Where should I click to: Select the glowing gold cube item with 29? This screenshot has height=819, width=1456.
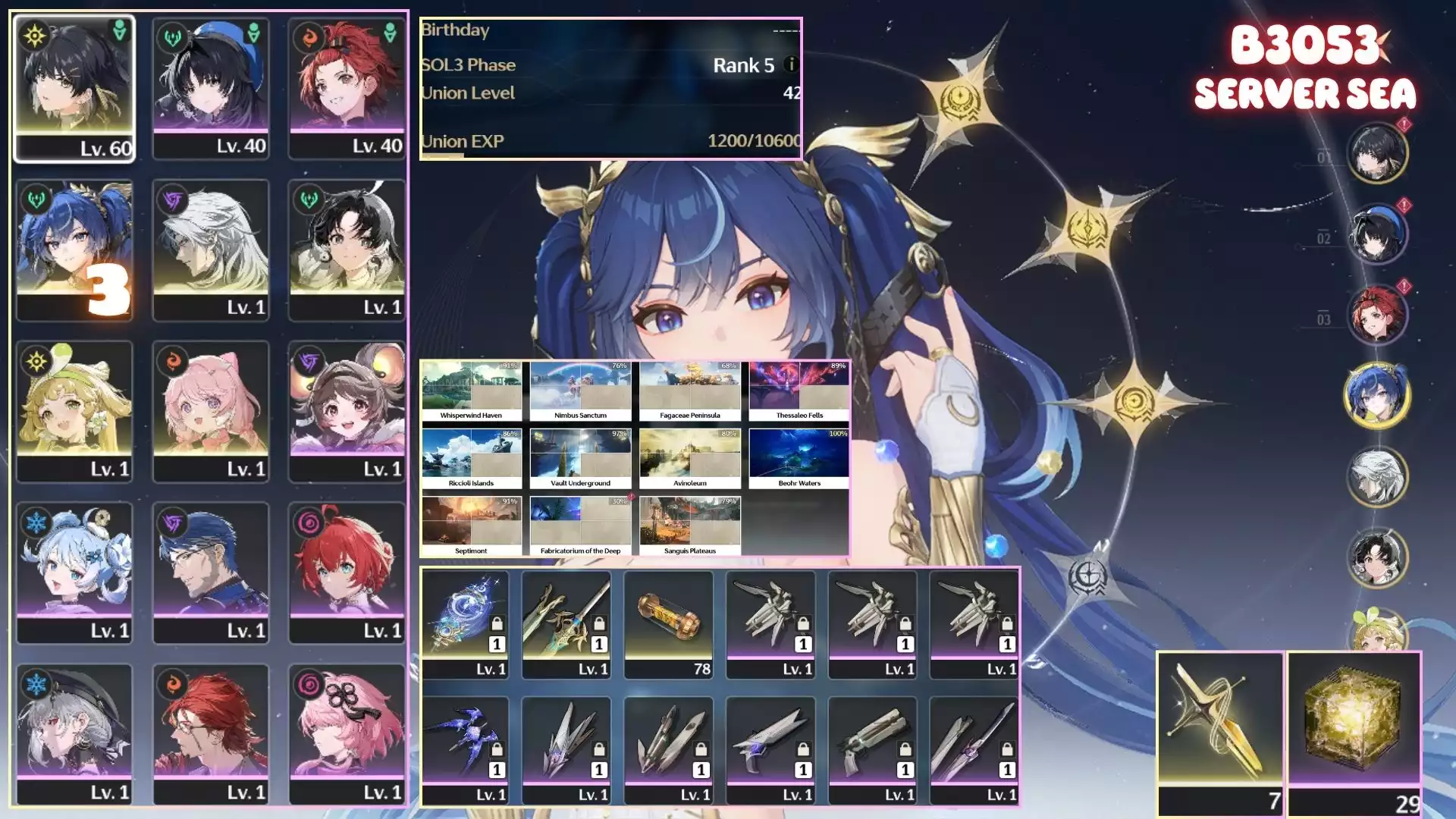click(x=1354, y=732)
